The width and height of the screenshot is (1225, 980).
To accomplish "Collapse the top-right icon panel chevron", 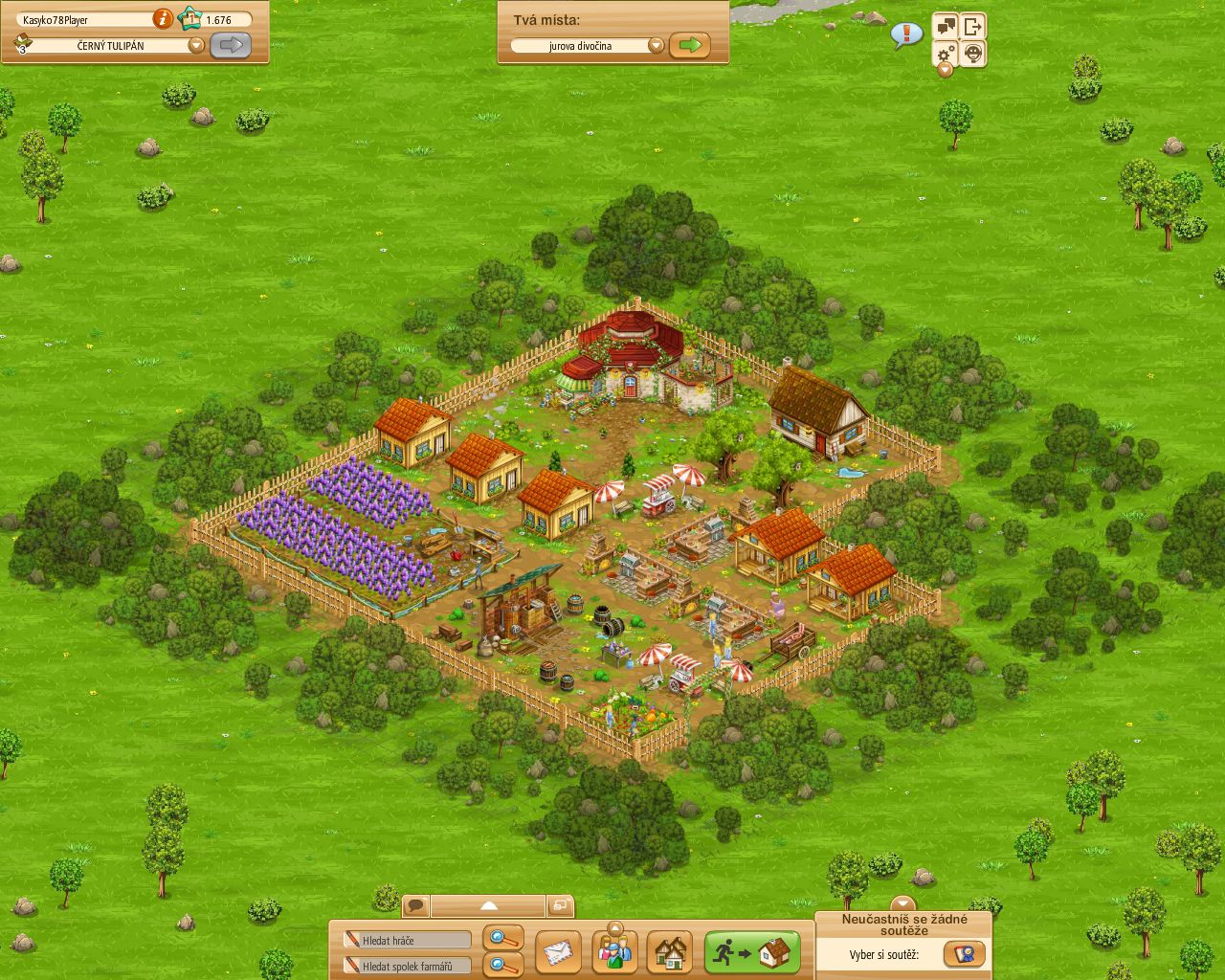I will coord(946,71).
